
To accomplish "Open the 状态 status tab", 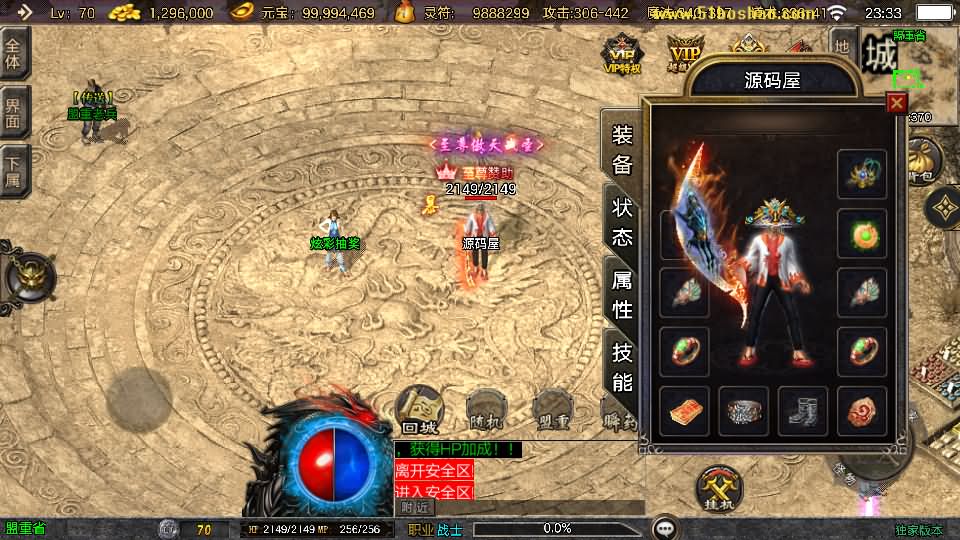I will [622, 222].
